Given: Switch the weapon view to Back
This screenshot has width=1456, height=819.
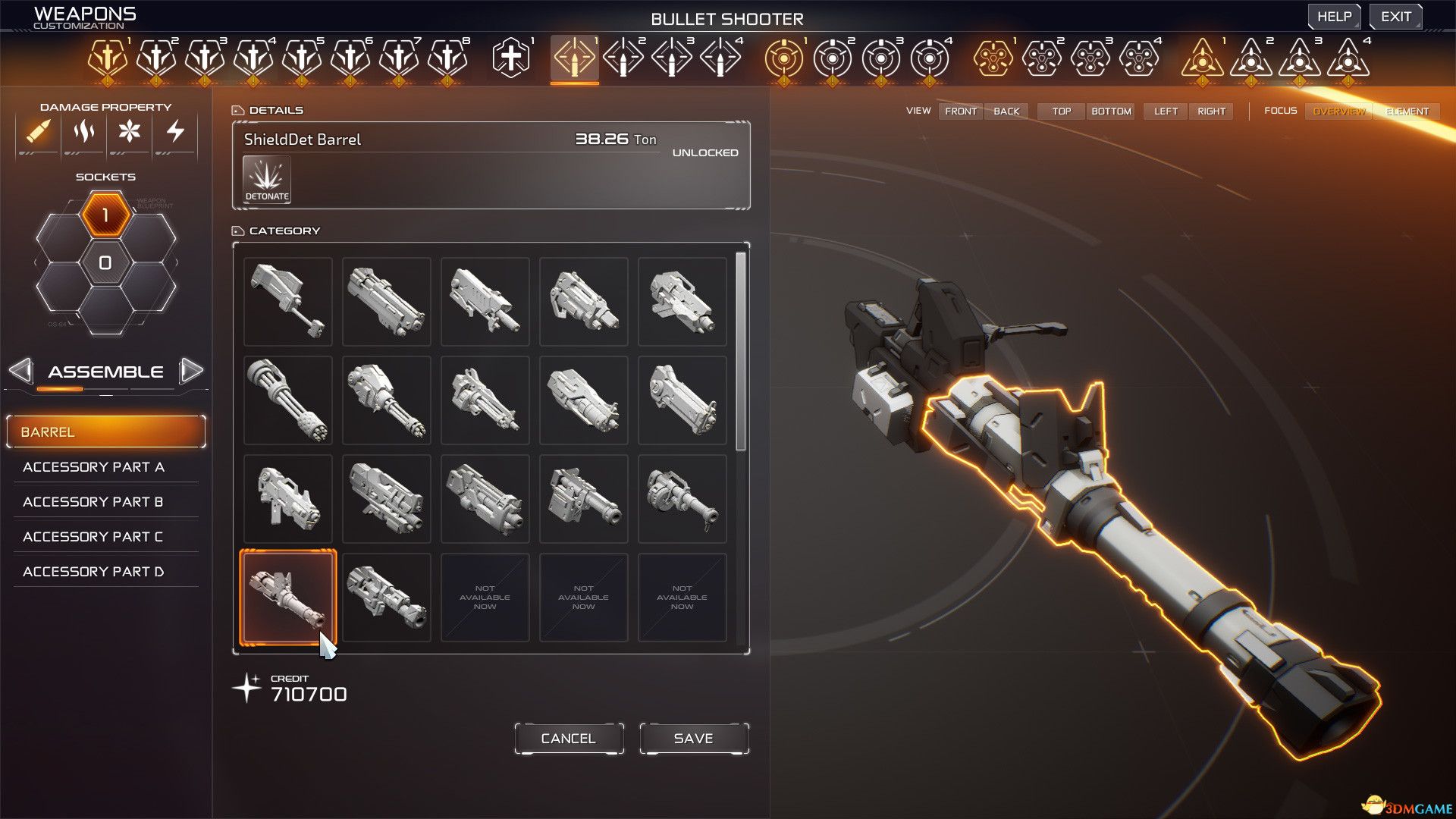Looking at the screenshot, I should [1006, 111].
